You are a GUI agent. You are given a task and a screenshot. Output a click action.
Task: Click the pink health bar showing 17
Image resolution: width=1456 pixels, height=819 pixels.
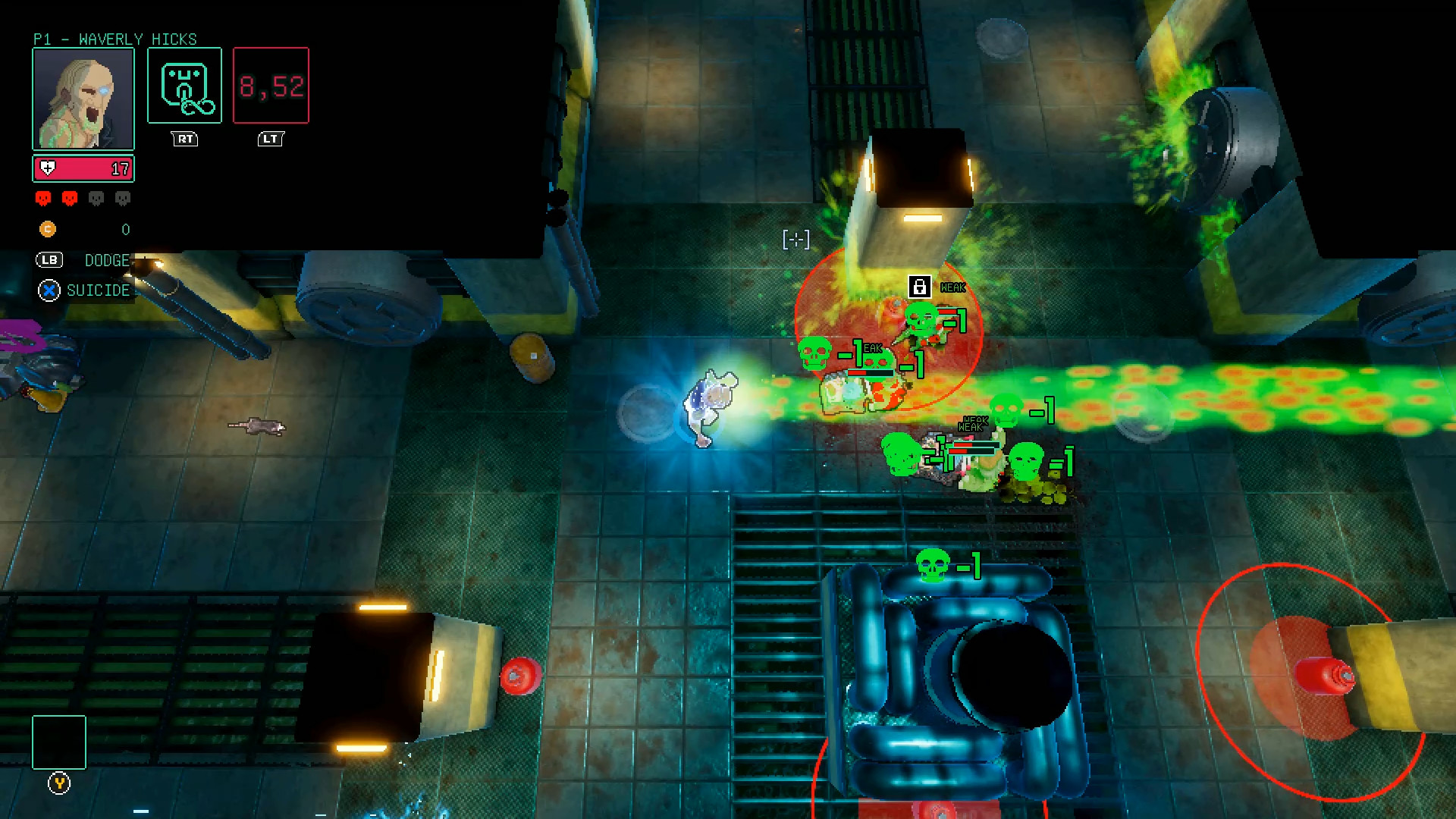click(83, 168)
